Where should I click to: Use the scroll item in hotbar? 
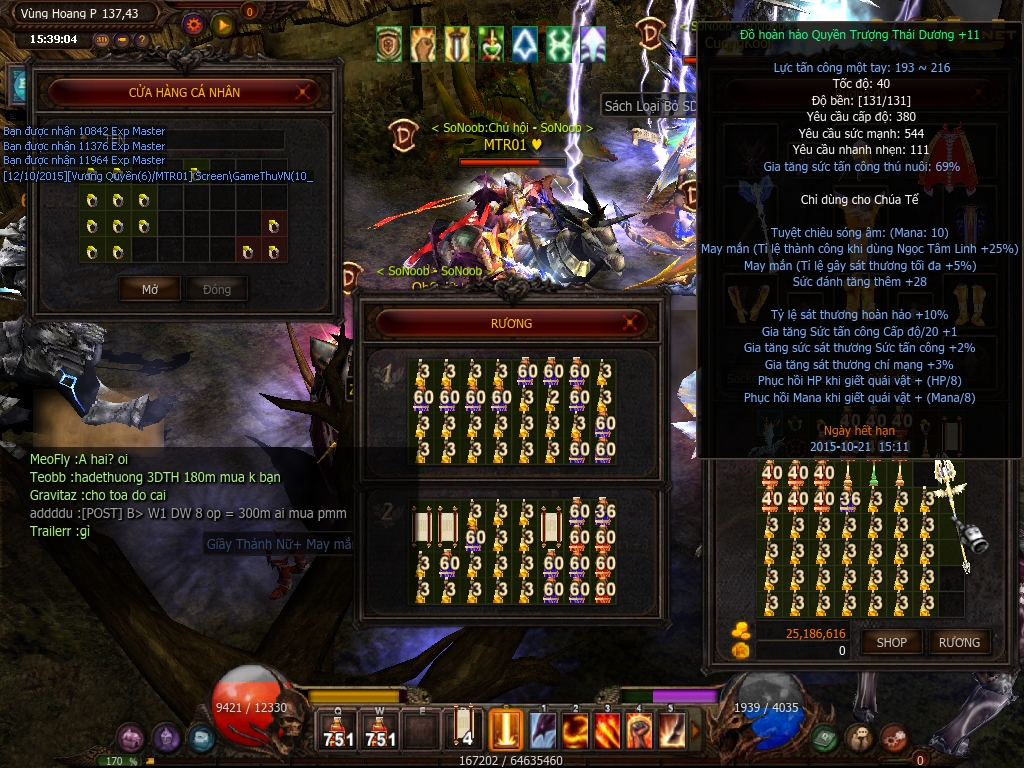click(x=465, y=728)
